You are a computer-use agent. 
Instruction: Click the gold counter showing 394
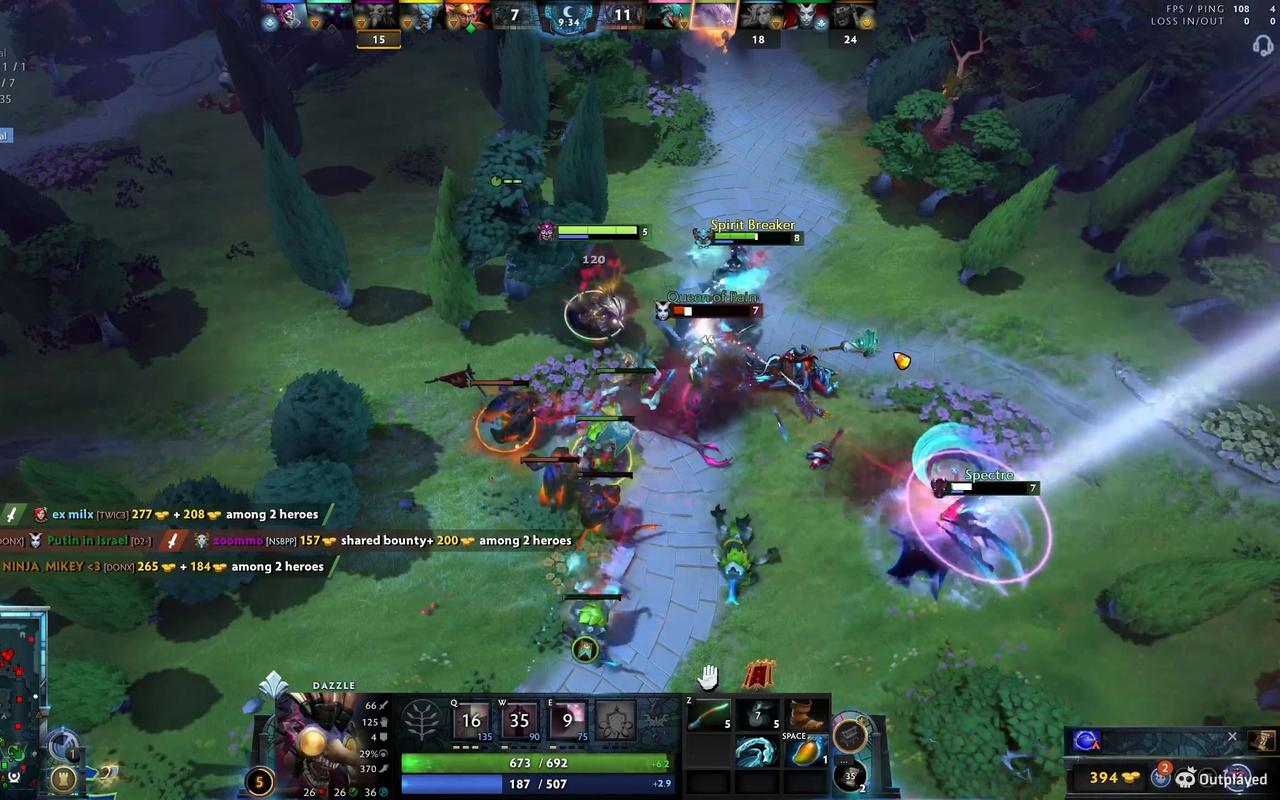pyautogui.click(x=1103, y=777)
